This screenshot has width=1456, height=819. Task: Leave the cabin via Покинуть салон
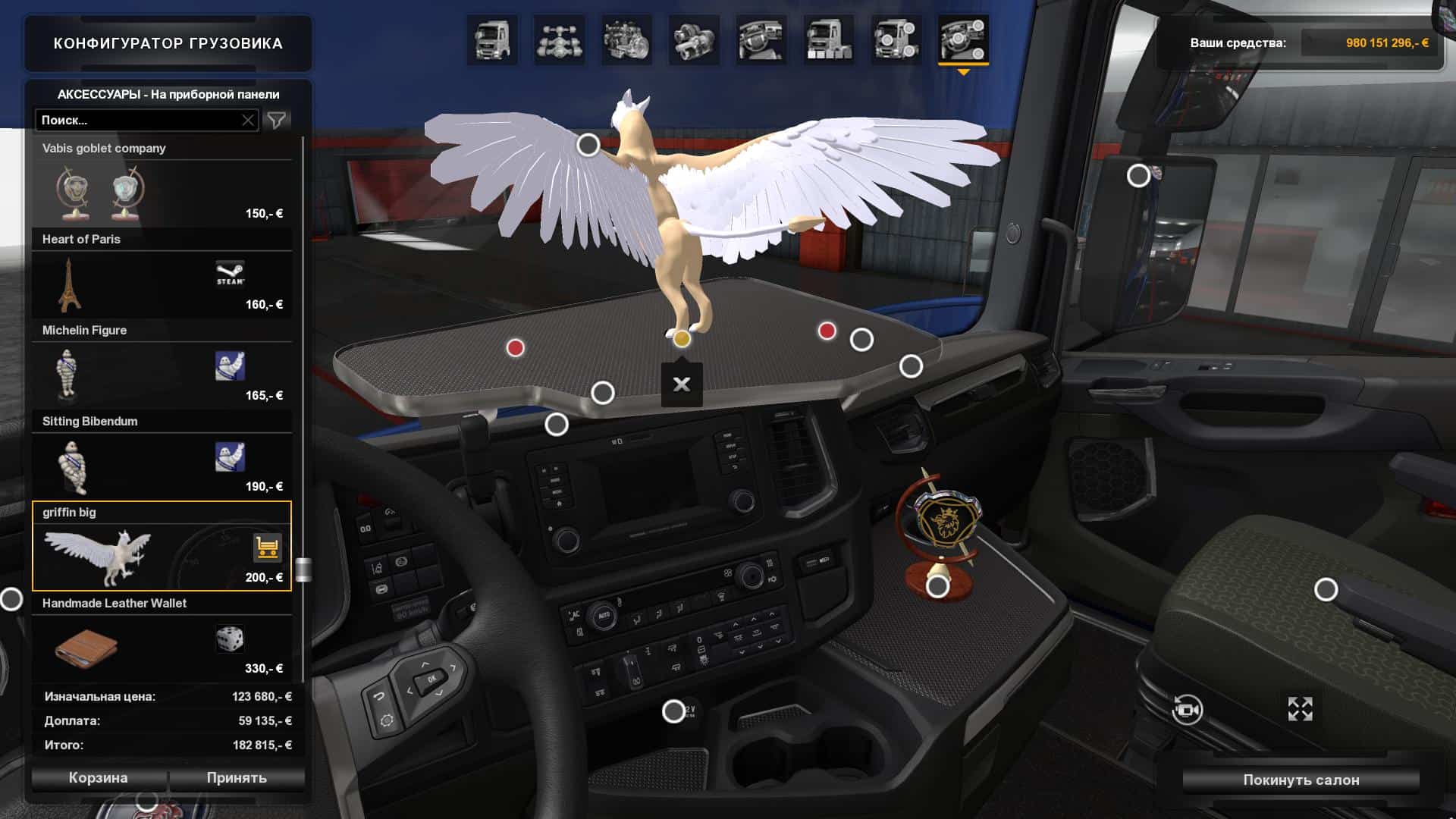coord(1301,780)
